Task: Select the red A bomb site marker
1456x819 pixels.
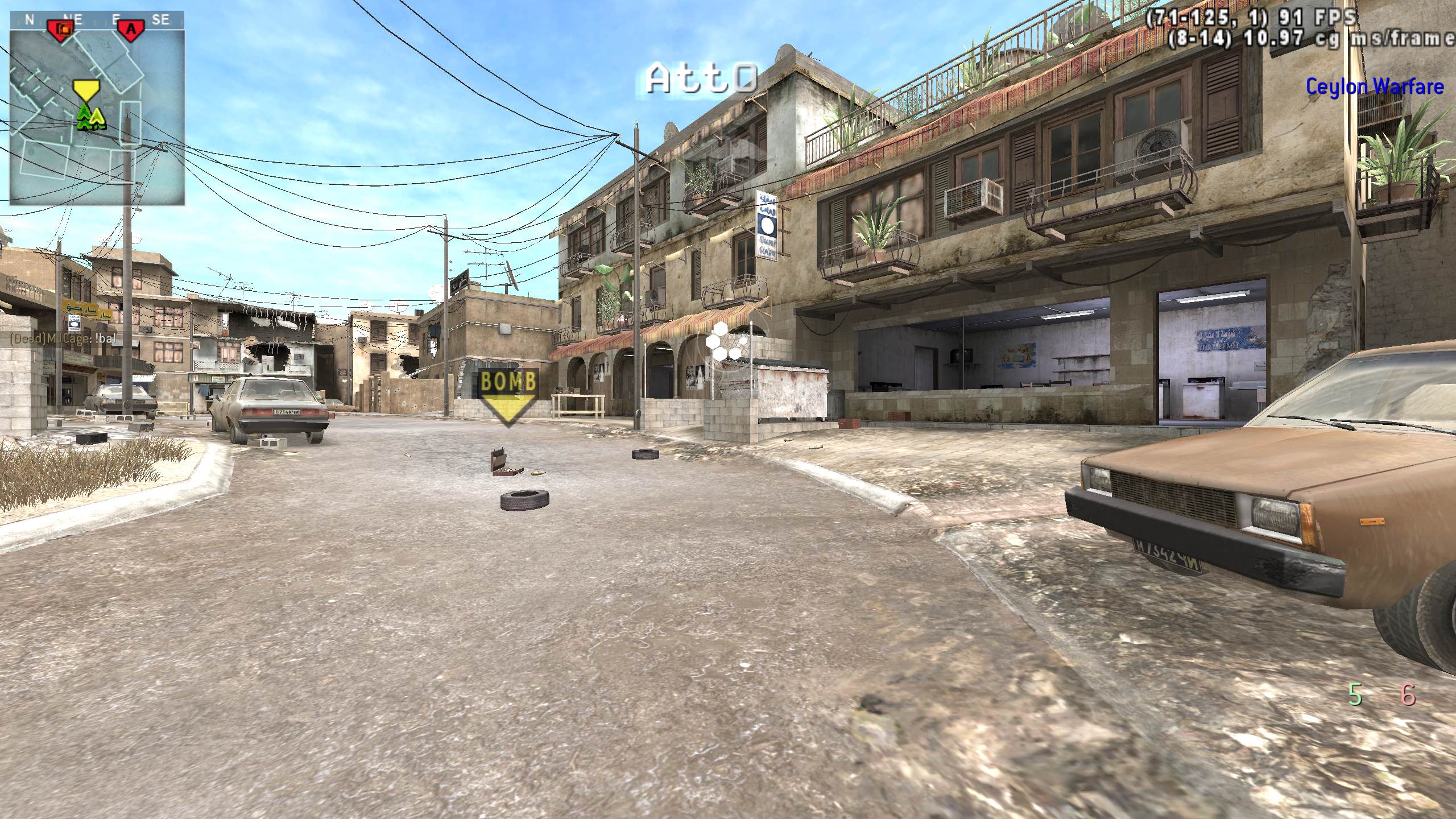Action: coord(131,30)
